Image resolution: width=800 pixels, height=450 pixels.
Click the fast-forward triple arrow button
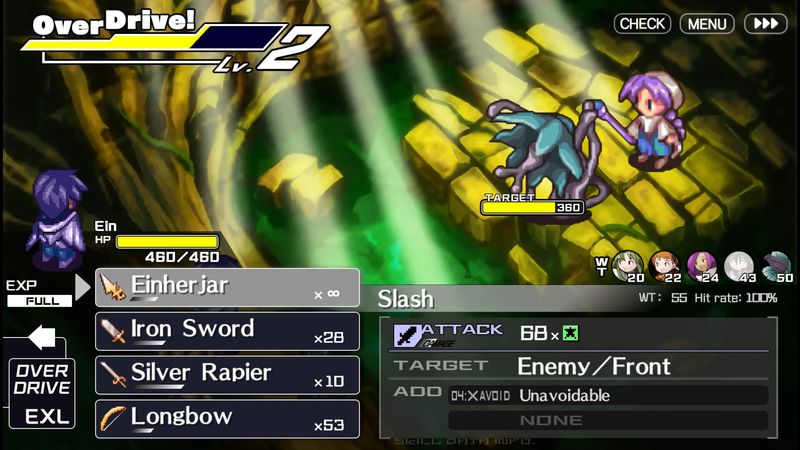coord(766,23)
